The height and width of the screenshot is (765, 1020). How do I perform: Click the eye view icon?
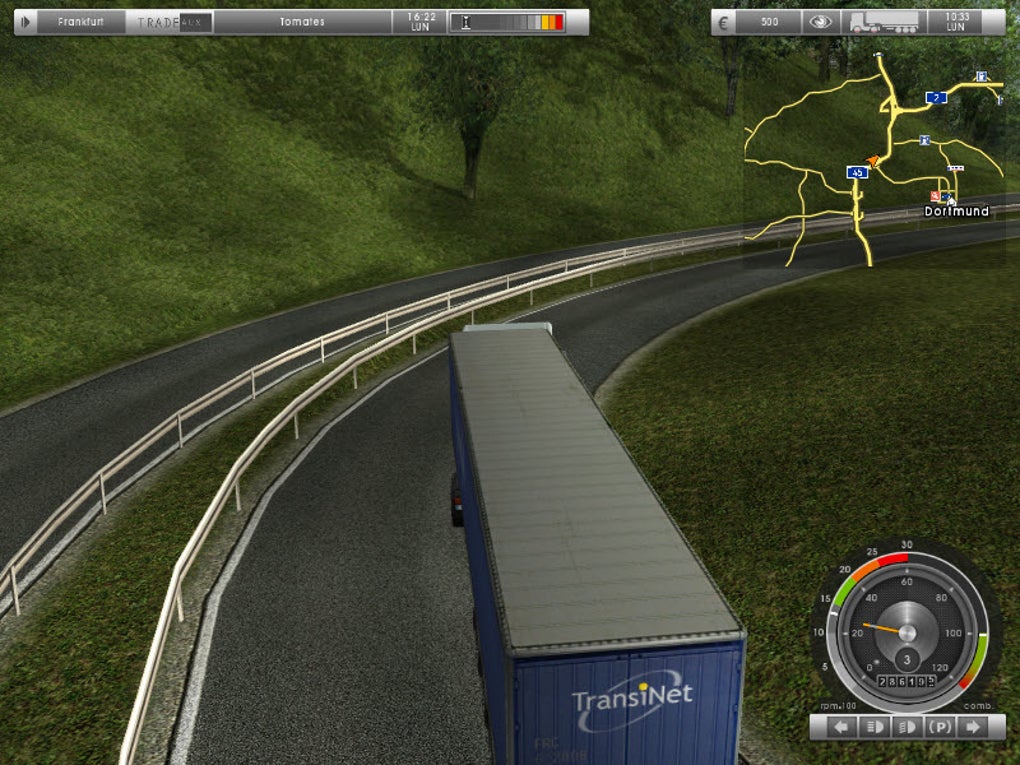coord(821,22)
